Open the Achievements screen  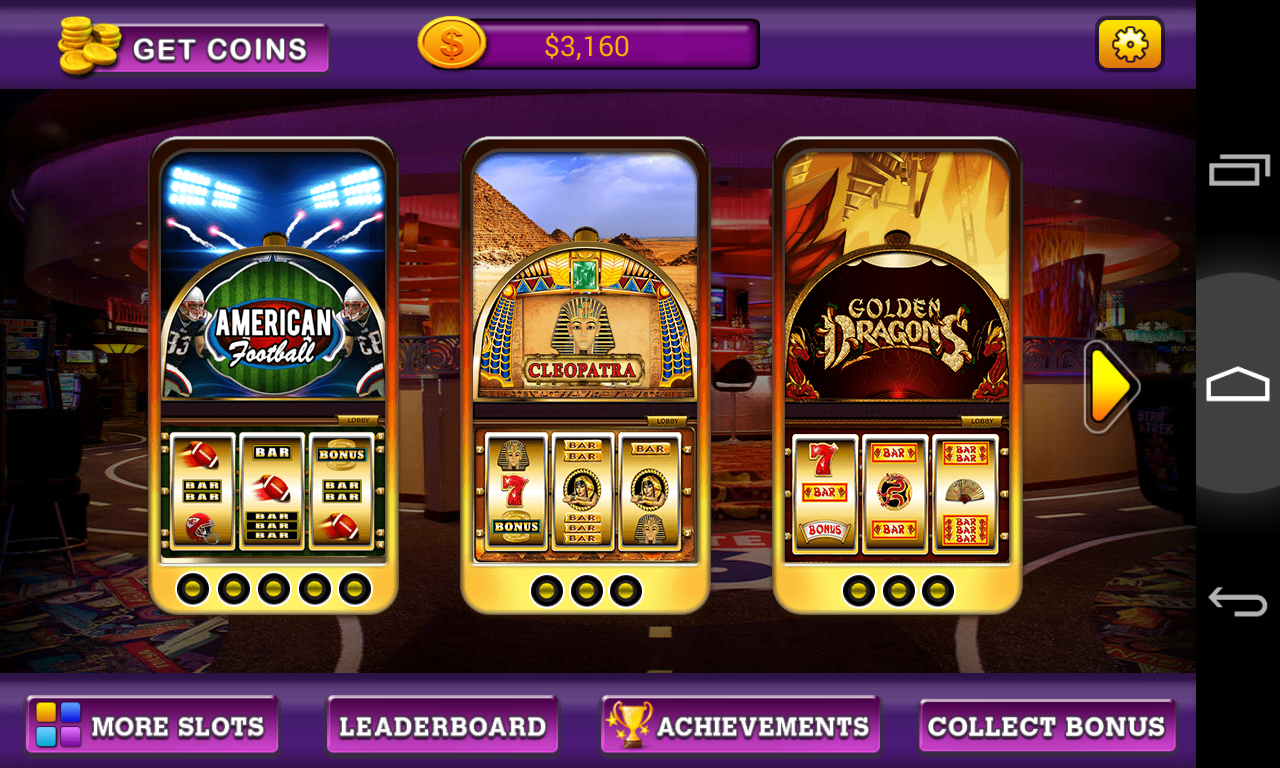coord(740,725)
